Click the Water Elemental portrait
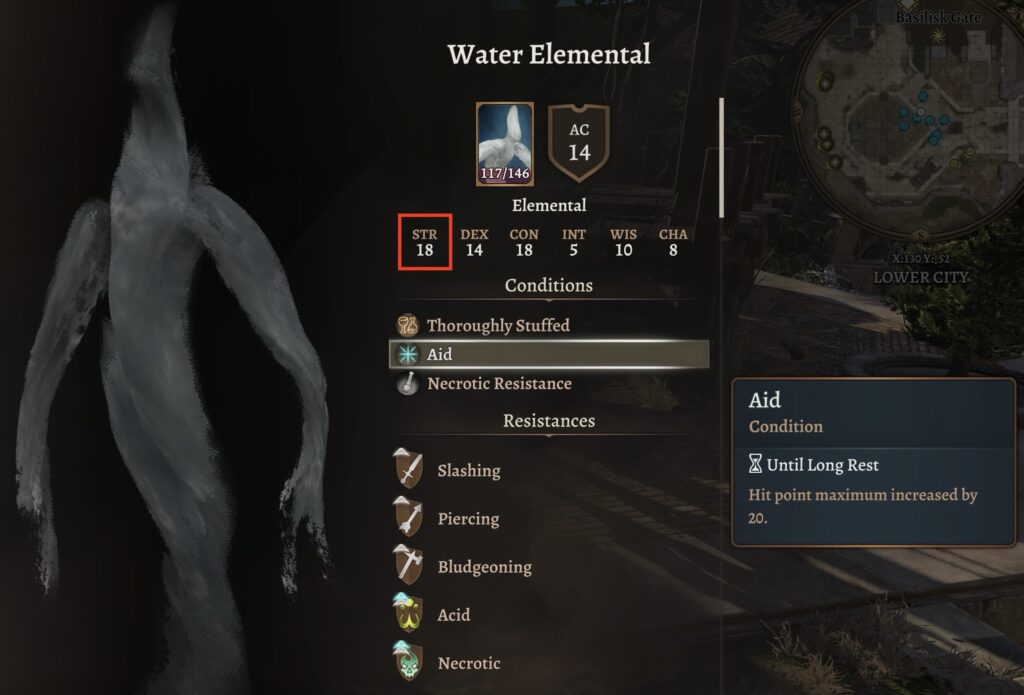1024x695 pixels. 504,143
